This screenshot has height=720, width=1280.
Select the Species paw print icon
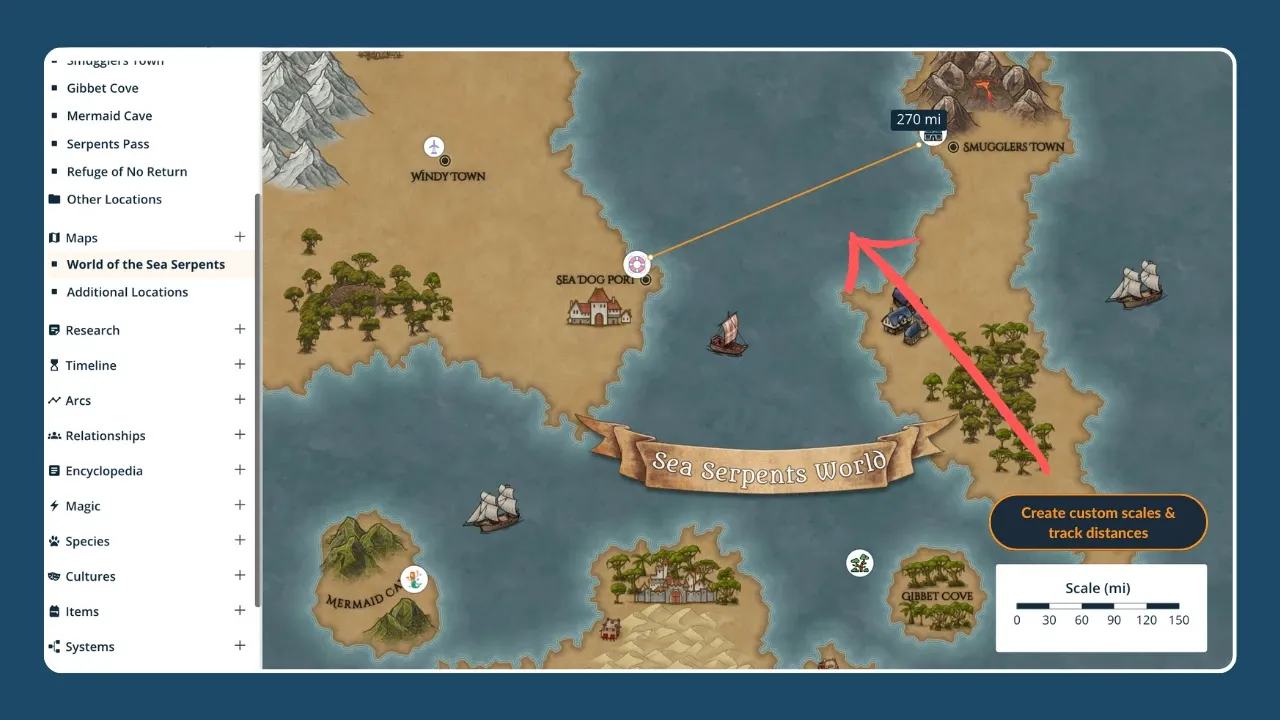(54, 541)
